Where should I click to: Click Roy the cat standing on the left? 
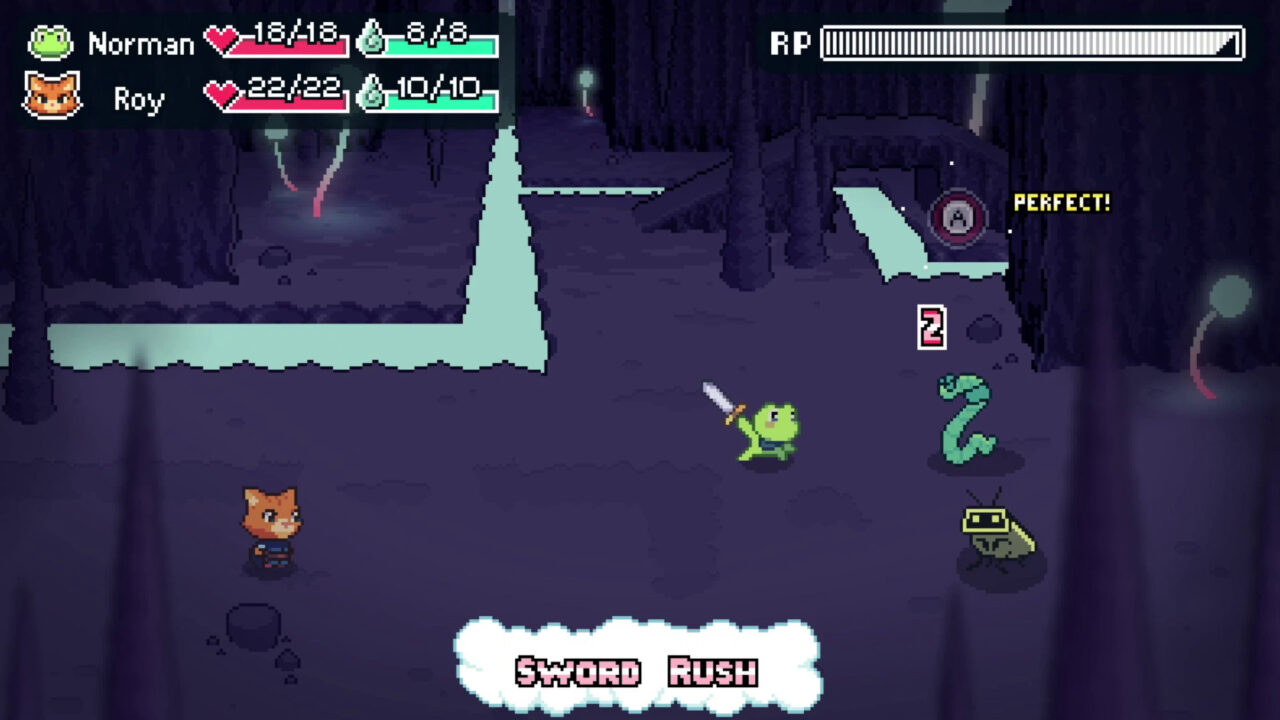[x=272, y=530]
